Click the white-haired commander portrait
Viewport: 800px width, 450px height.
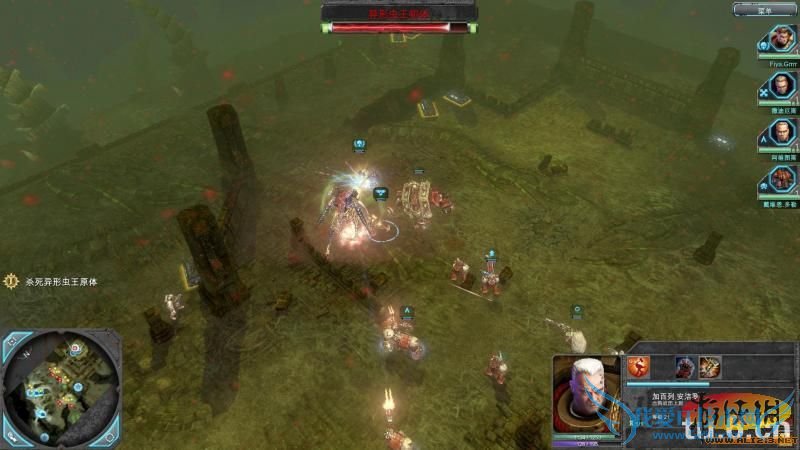tap(585, 393)
